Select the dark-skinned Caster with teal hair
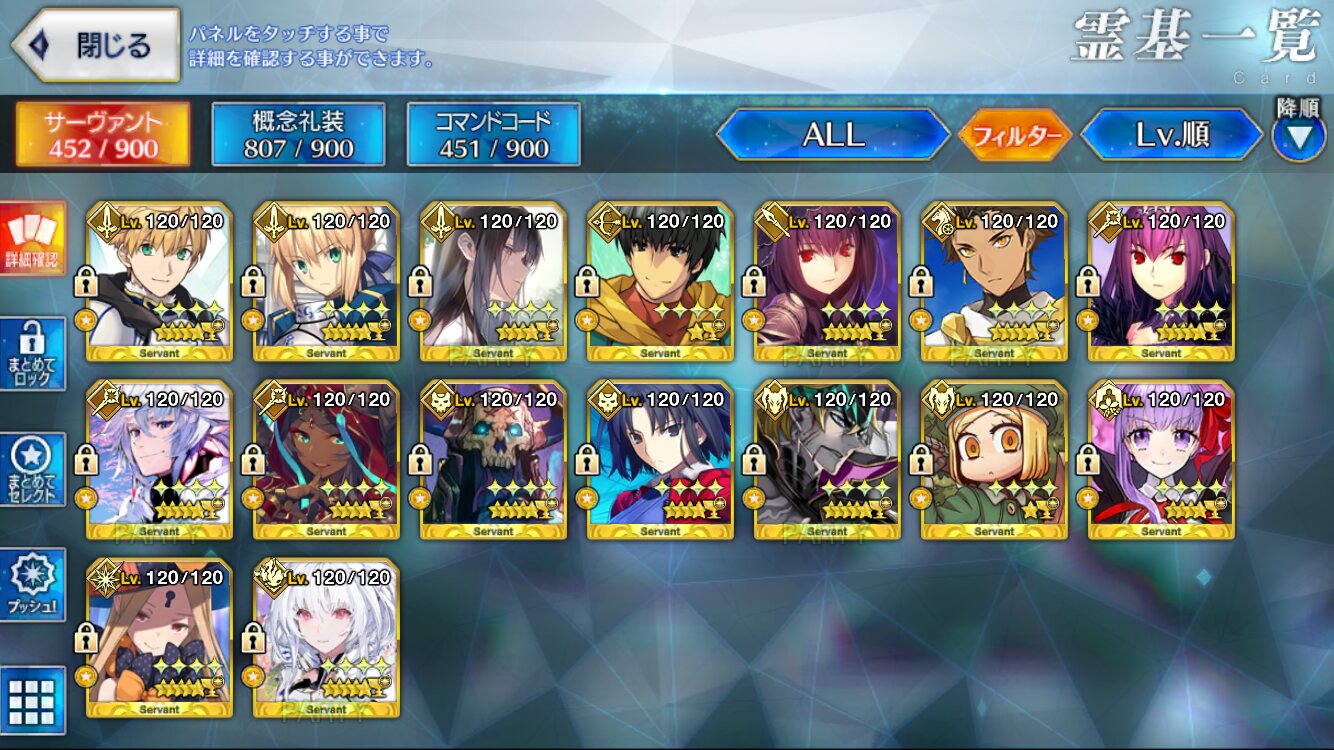The width and height of the screenshot is (1334, 750). 326,460
